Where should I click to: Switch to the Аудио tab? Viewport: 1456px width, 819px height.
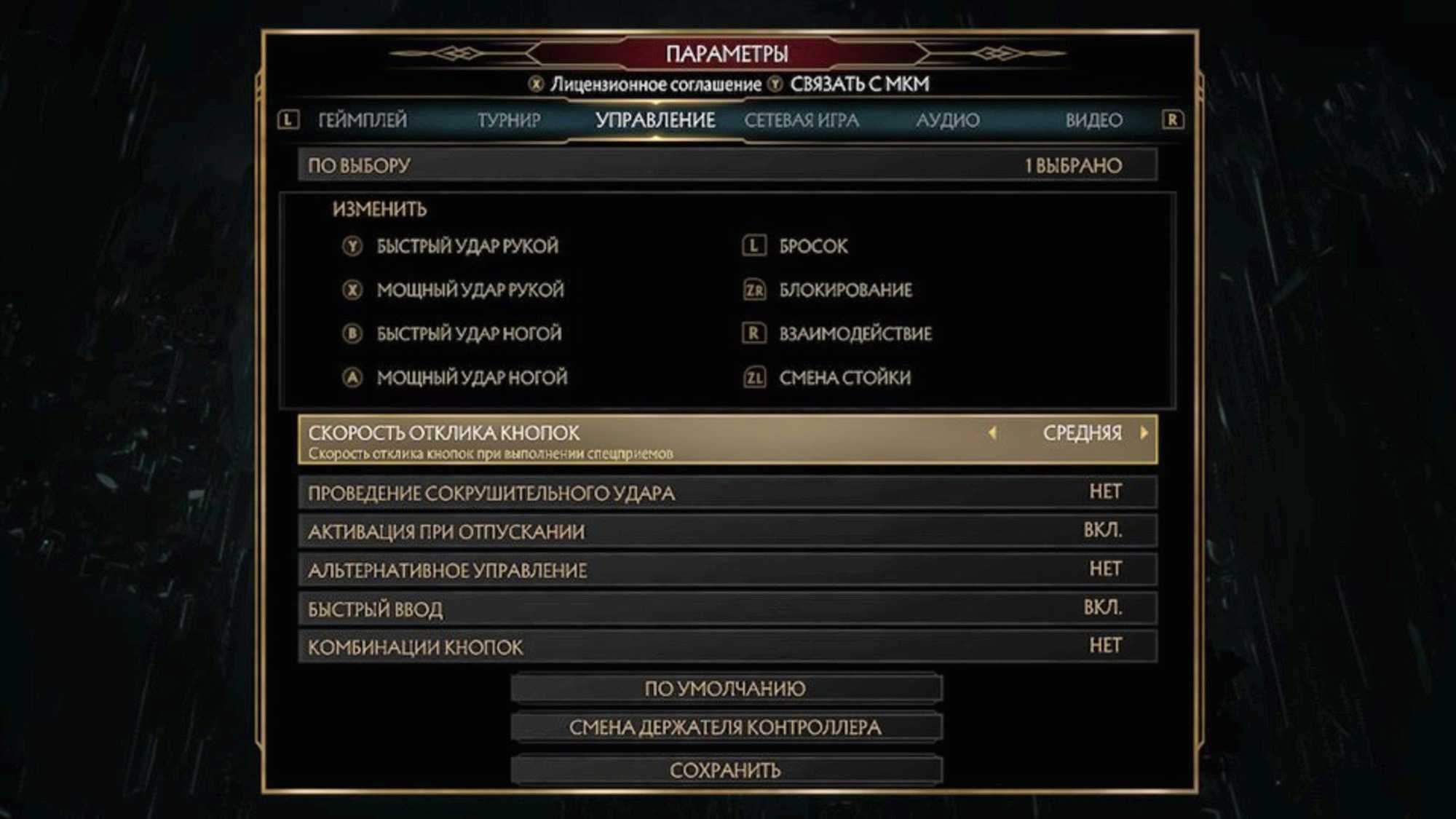[x=946, y=120]
